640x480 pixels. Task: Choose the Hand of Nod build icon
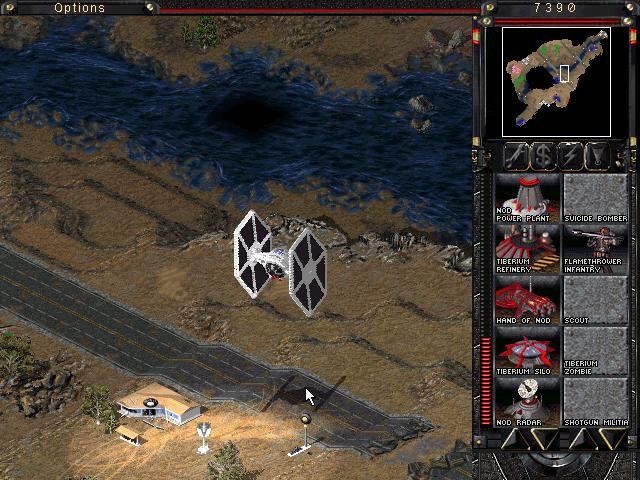pyautogui.click(x=528, y=300)
